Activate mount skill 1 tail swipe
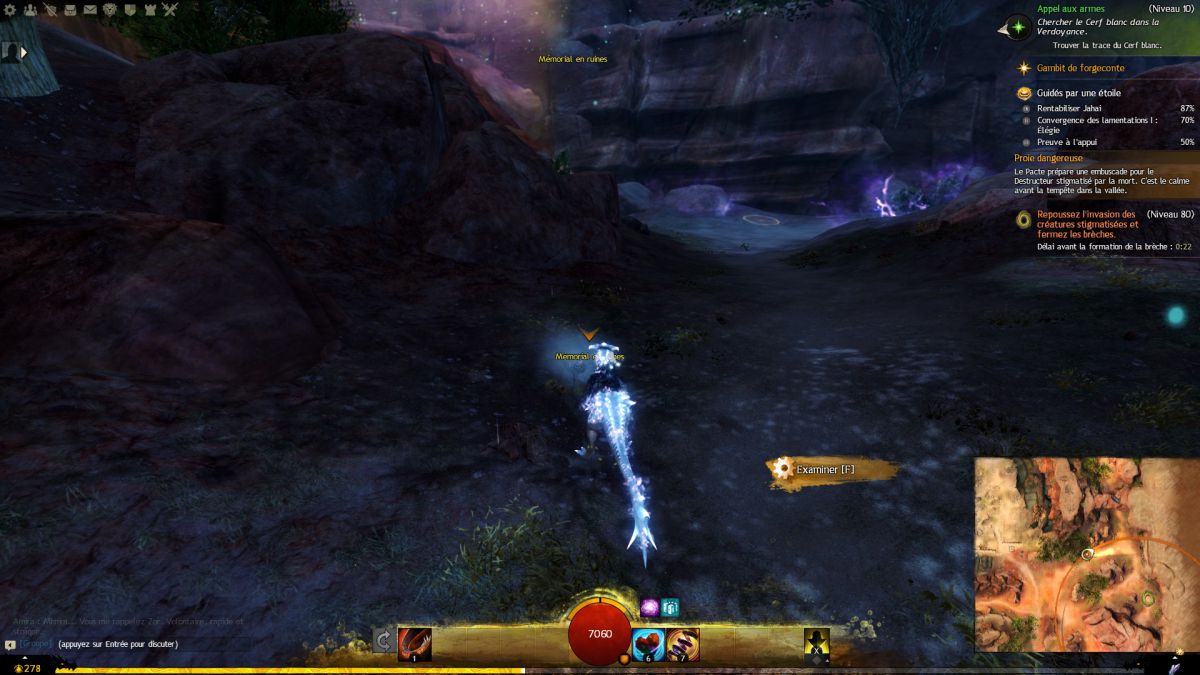The height and width of the screenshot is (675, 1200). click(x=414, y=643)
